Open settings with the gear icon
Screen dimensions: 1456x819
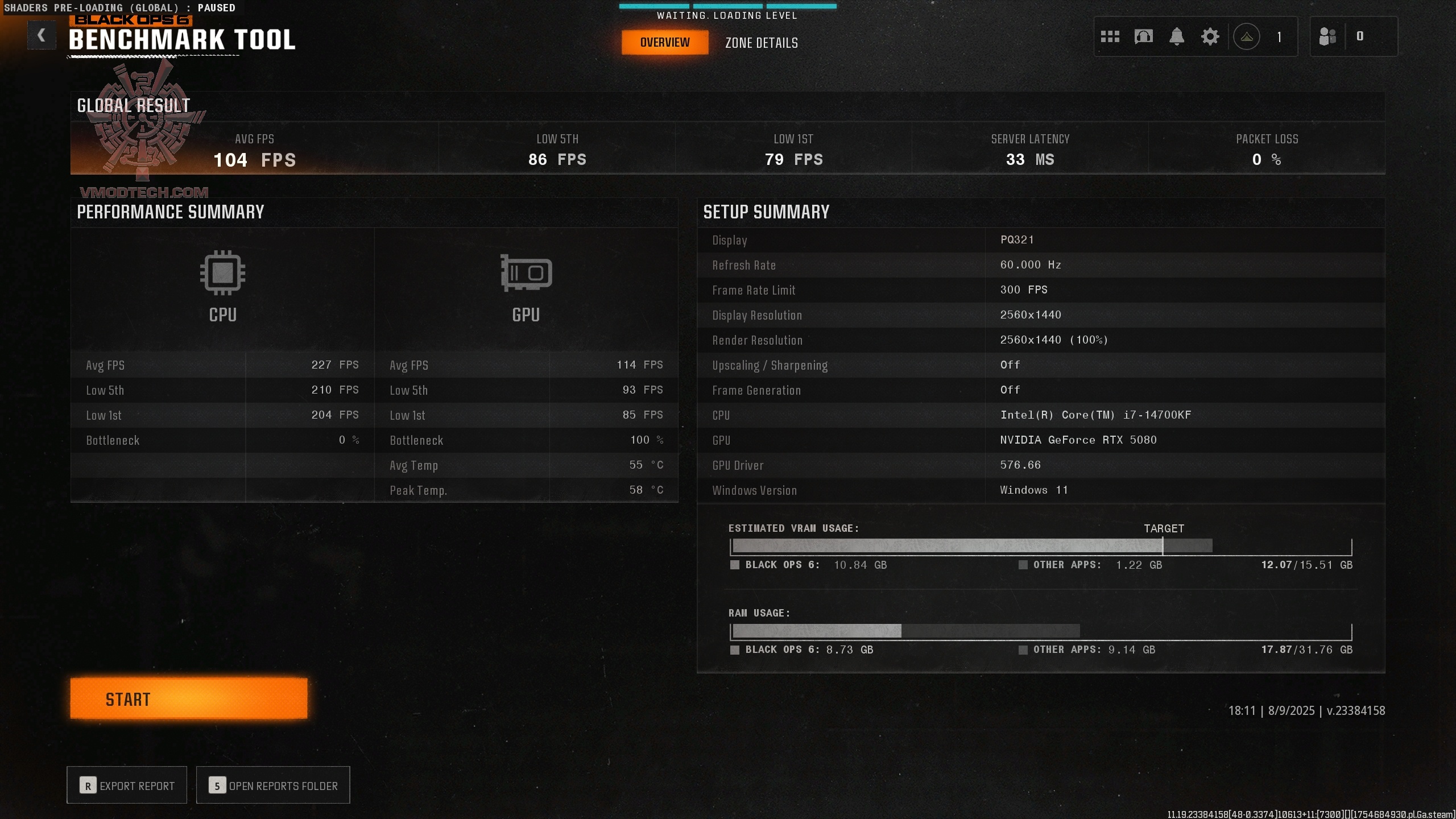(1210, 36)
